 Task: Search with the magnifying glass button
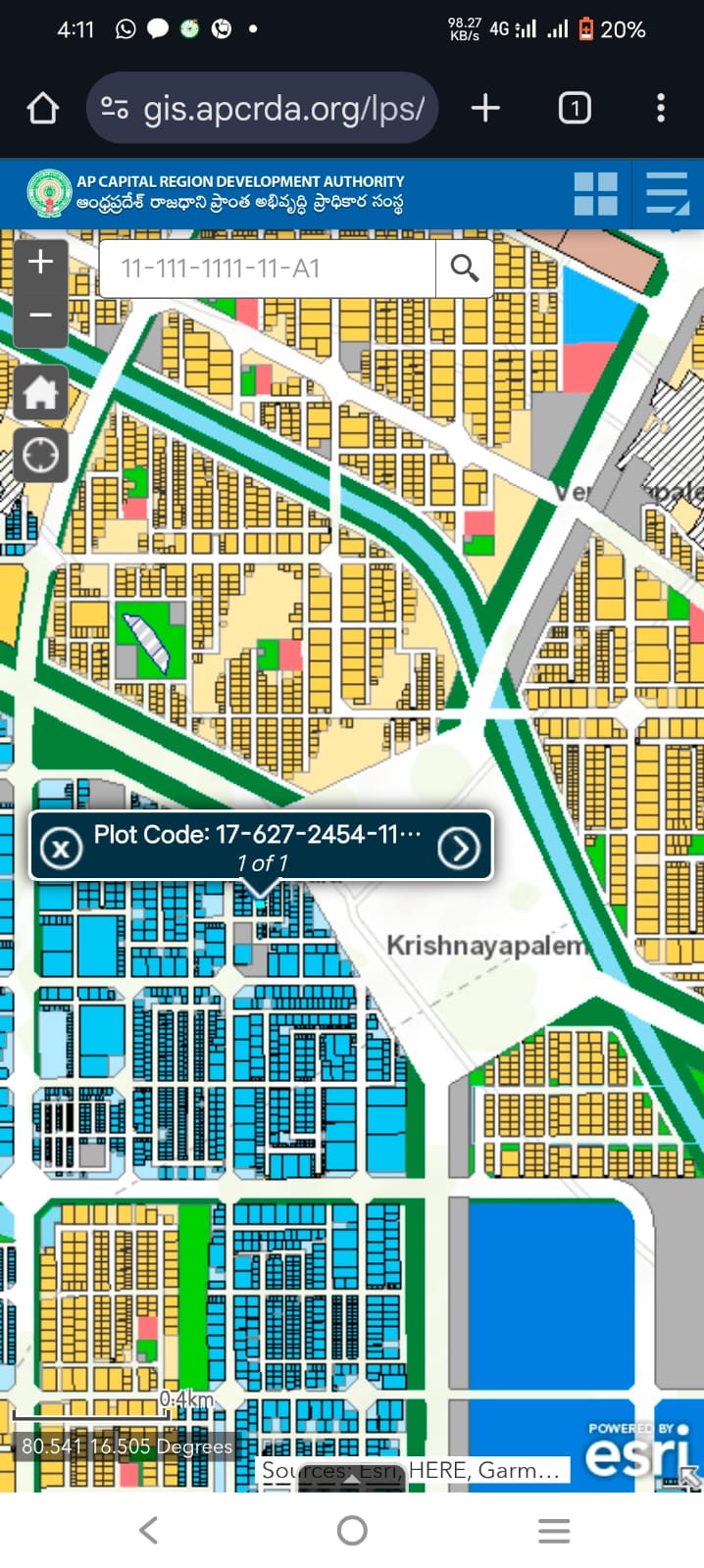pyautogui.click(x=464, y=269)
